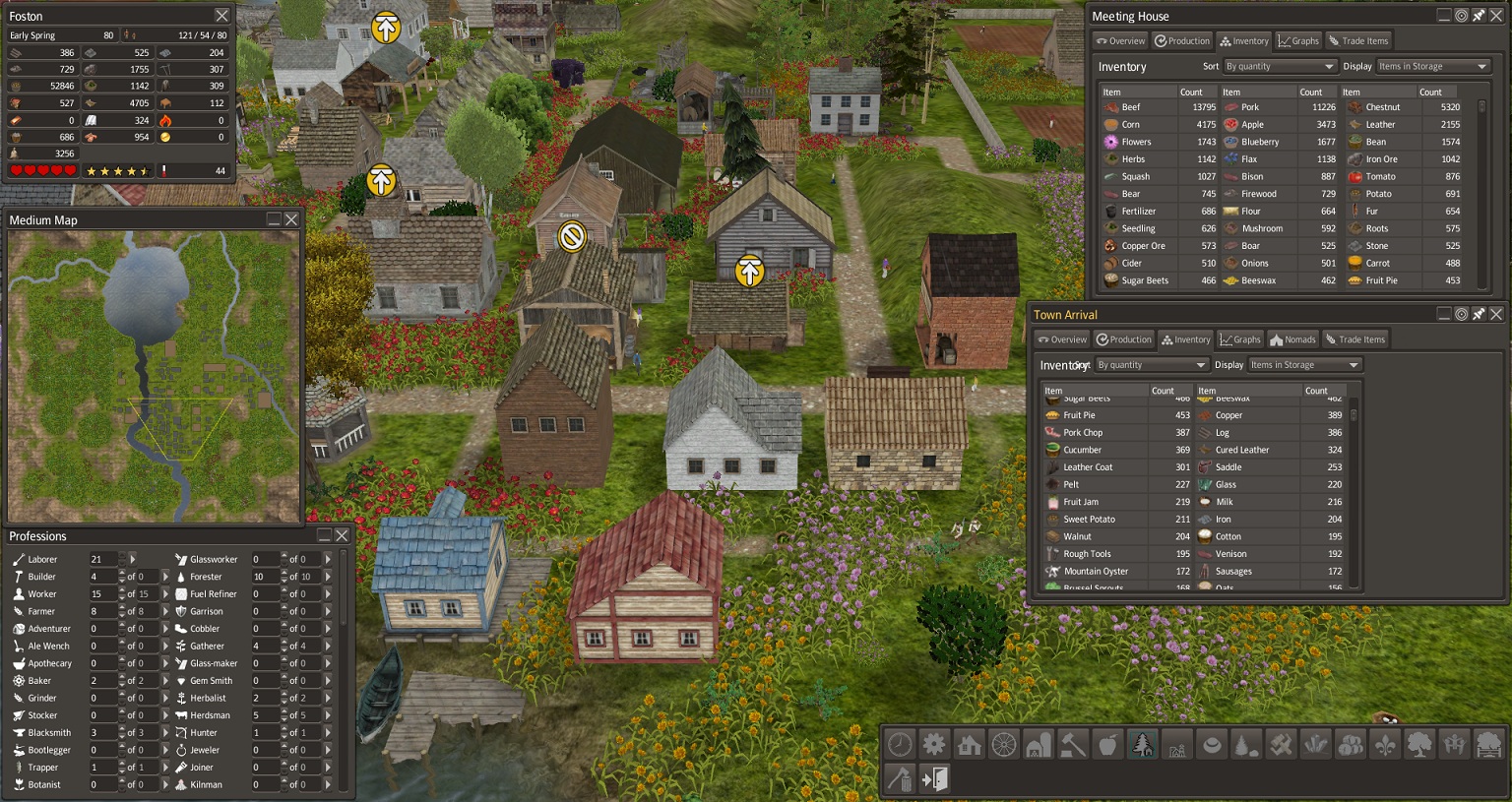Select the house-shaped housing toolbar button
Viewport: 1512px width, 802px height.
pos(970,745)
